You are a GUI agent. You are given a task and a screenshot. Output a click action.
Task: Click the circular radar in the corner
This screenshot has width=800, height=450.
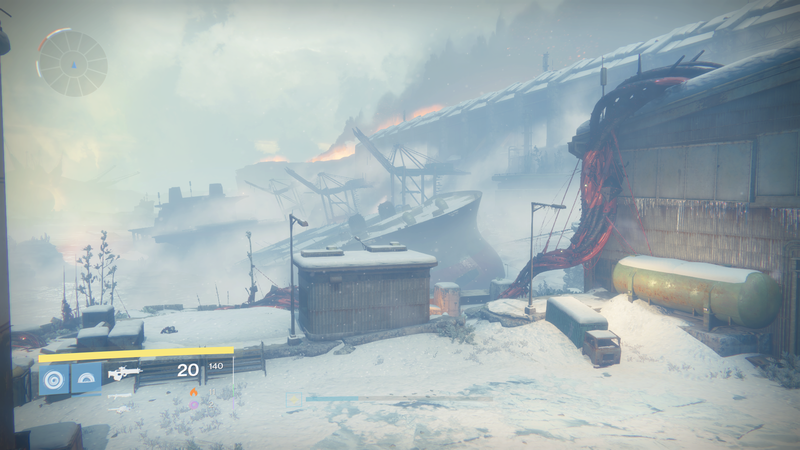[72, 63]
